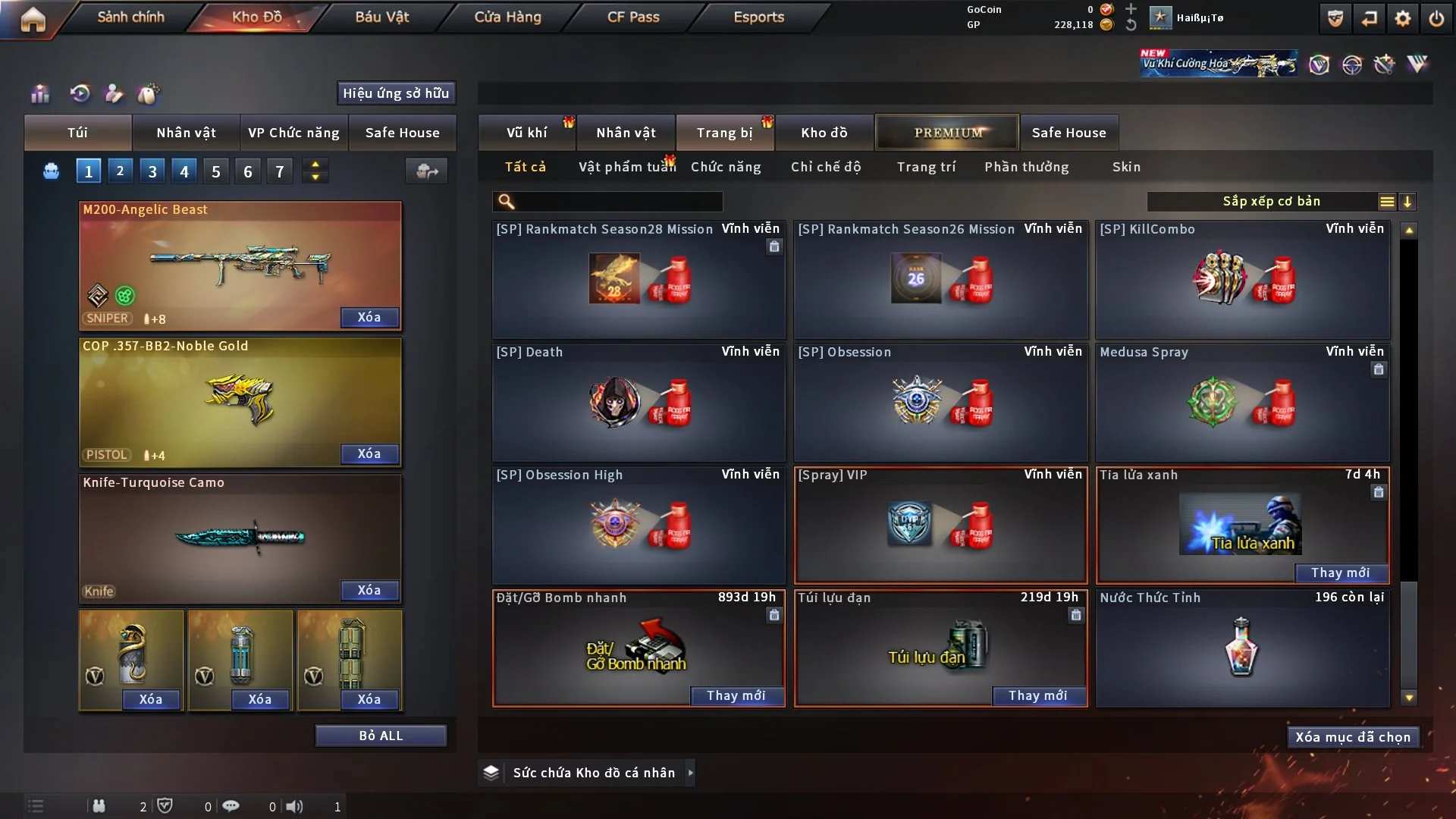
Task: Click Xóa mục đã chọn button
Action: [1353, 737]
